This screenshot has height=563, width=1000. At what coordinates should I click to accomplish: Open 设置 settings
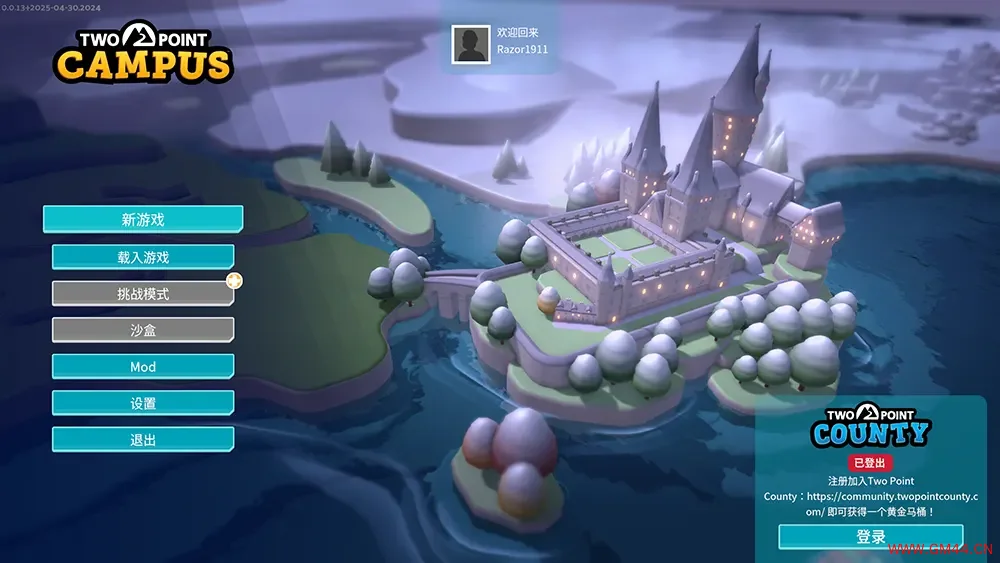(143, 403)
